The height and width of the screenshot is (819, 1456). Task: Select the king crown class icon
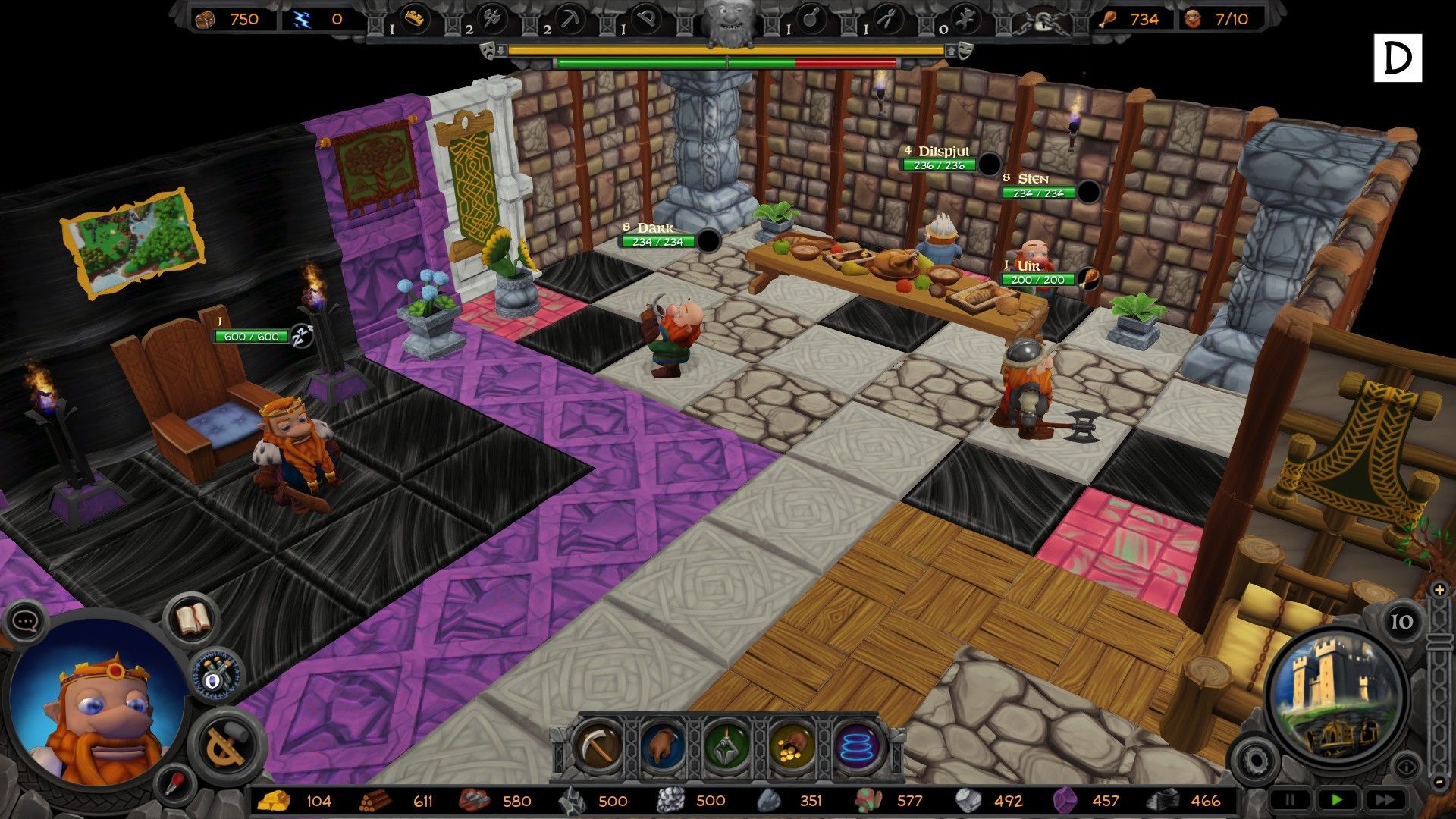[x=414, y=20]
